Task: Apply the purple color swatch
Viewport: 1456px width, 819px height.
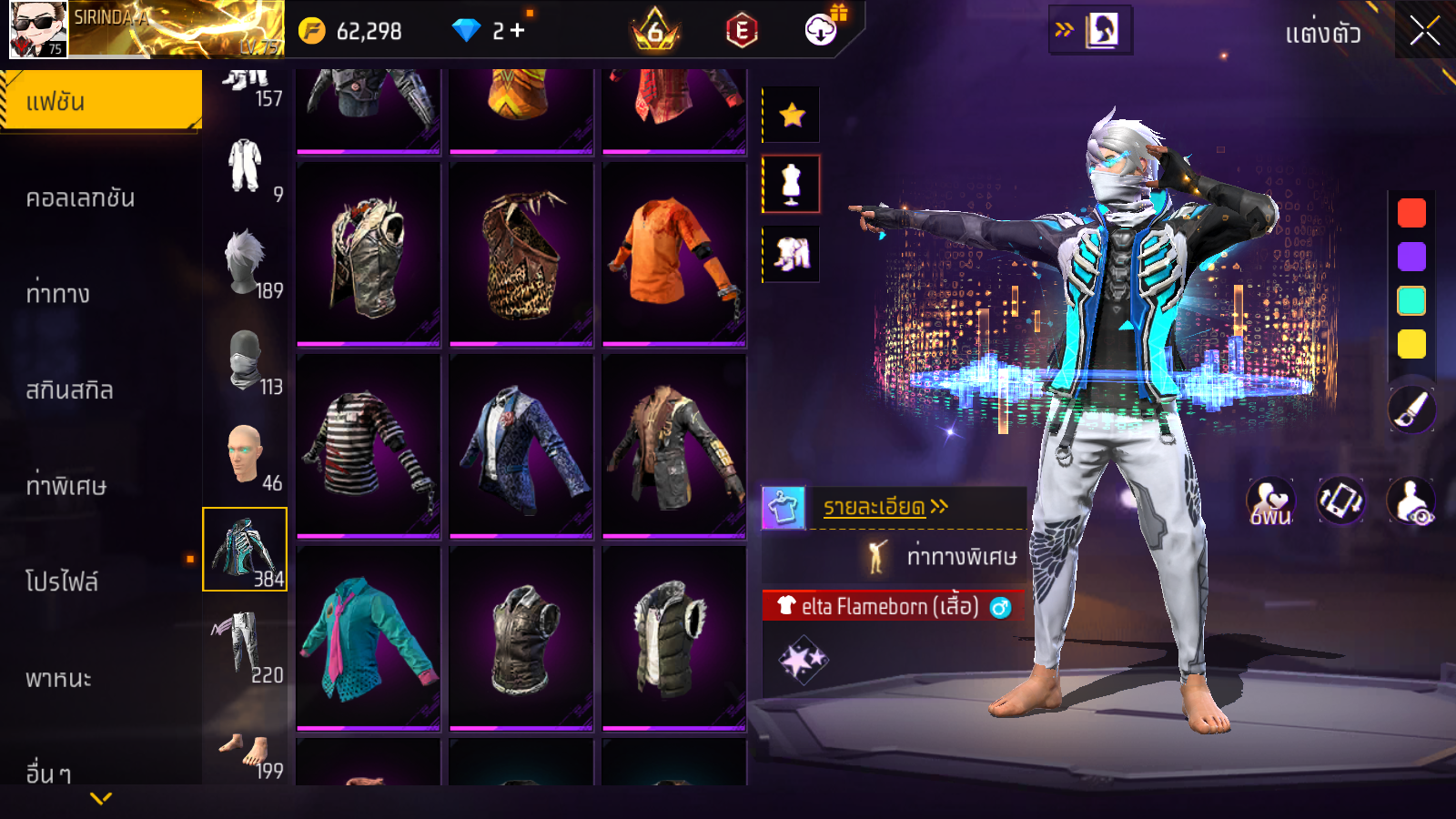Action: tap(1411, 257)
